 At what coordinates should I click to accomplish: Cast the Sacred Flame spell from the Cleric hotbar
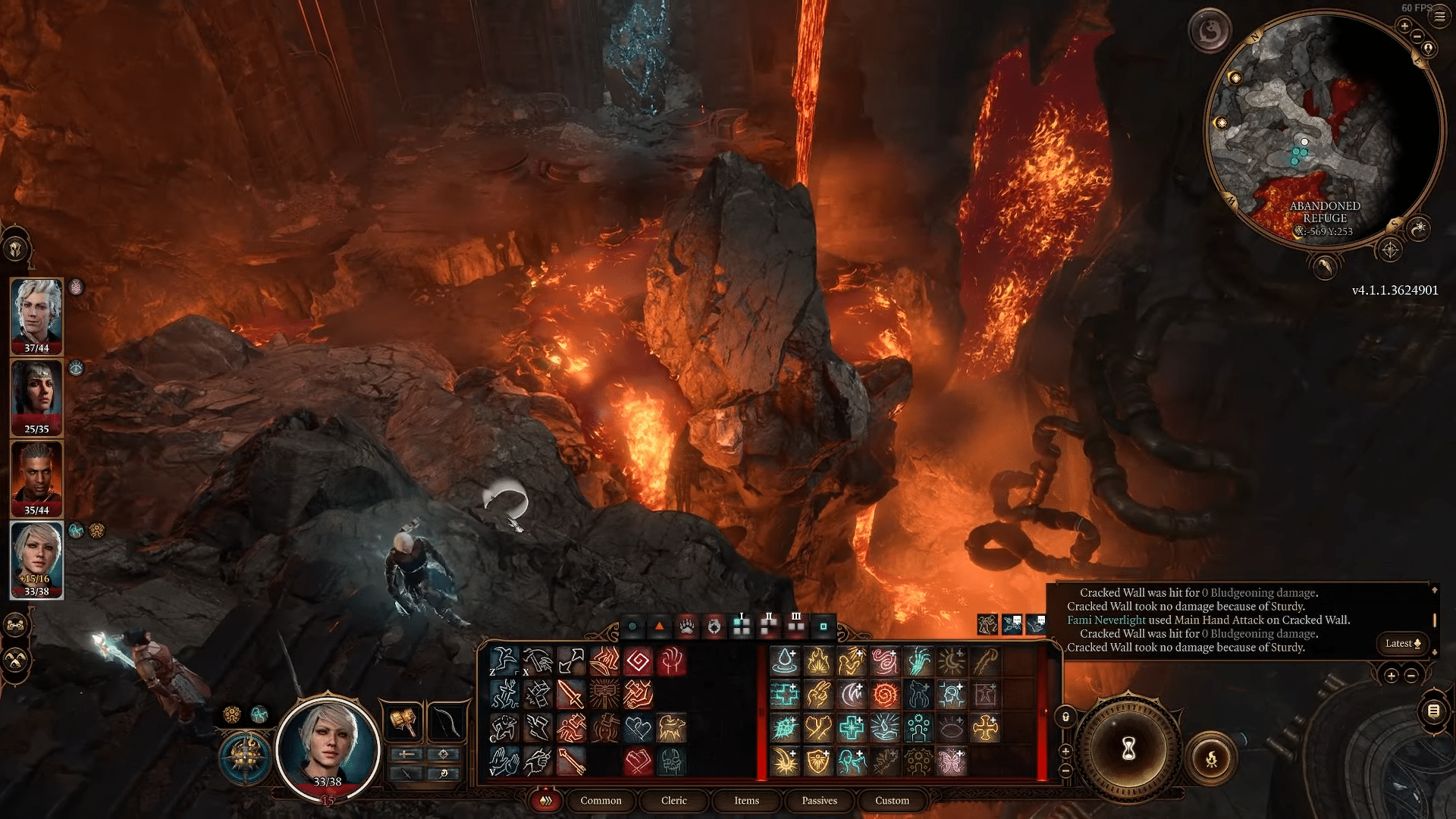[x=819, y=661]
